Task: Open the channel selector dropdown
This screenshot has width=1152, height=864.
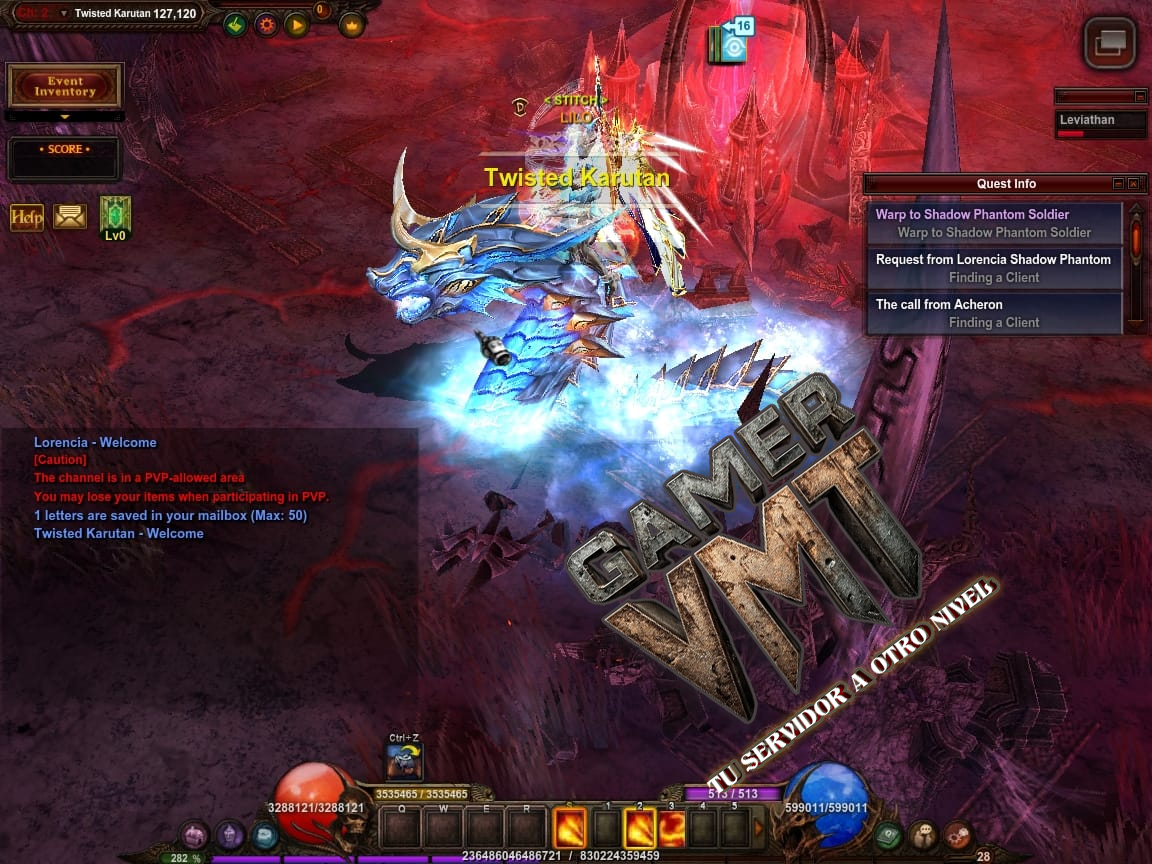Action: coord(64,14)
